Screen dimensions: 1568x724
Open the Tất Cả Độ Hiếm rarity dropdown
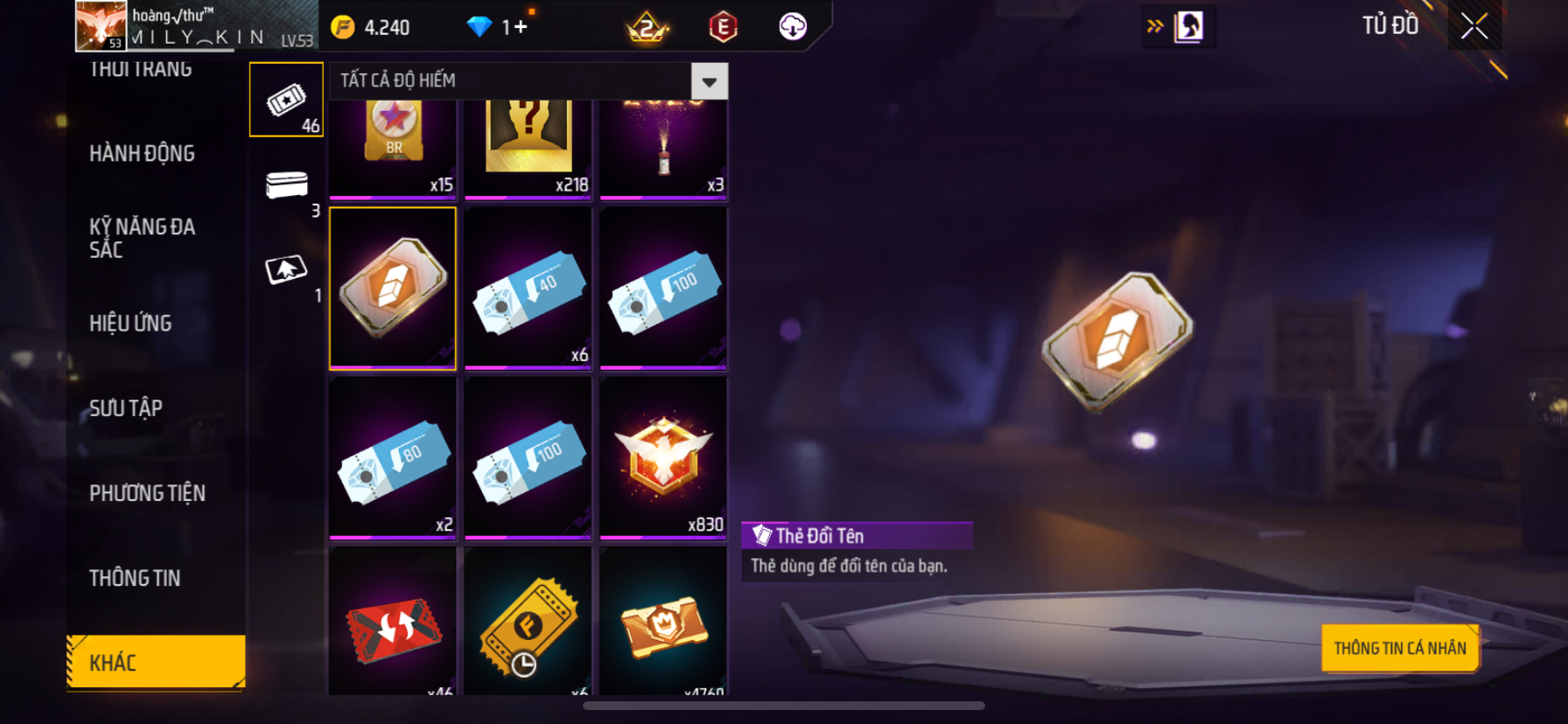(x=709, y=81)
